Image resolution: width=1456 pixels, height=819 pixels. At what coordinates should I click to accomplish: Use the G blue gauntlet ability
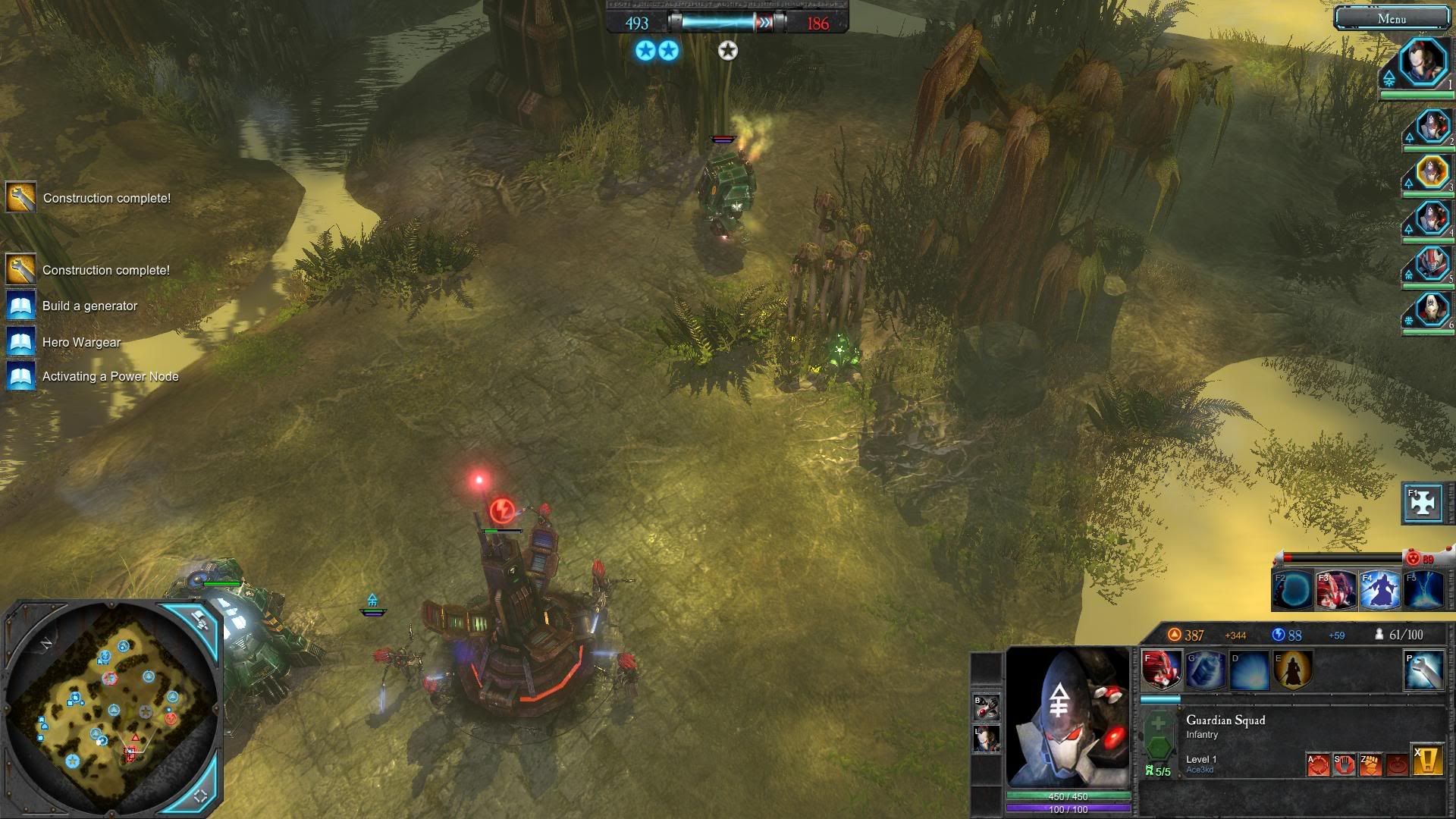(1205, 670)
